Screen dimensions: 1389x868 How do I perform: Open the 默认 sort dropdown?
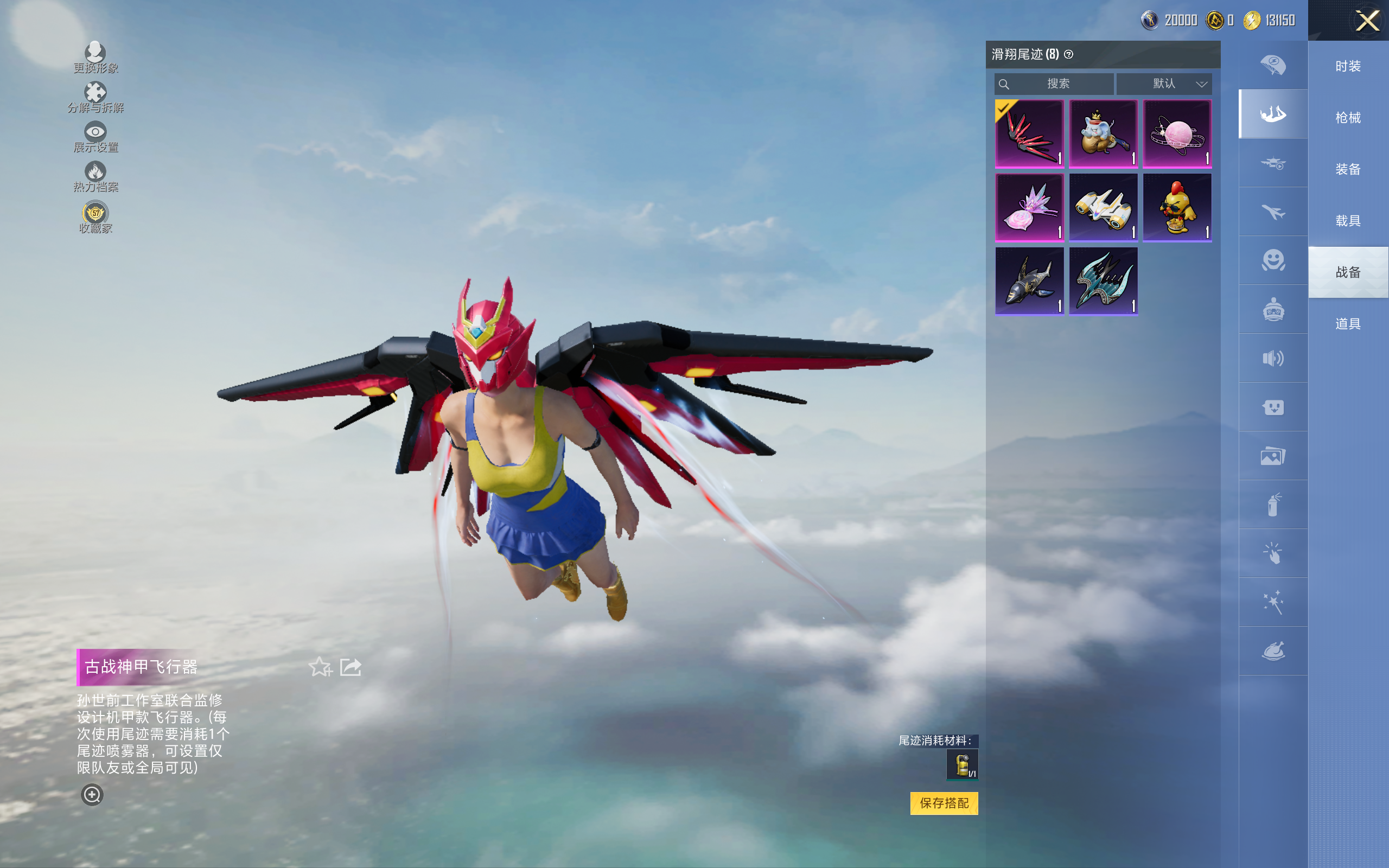coord(1164,84)
